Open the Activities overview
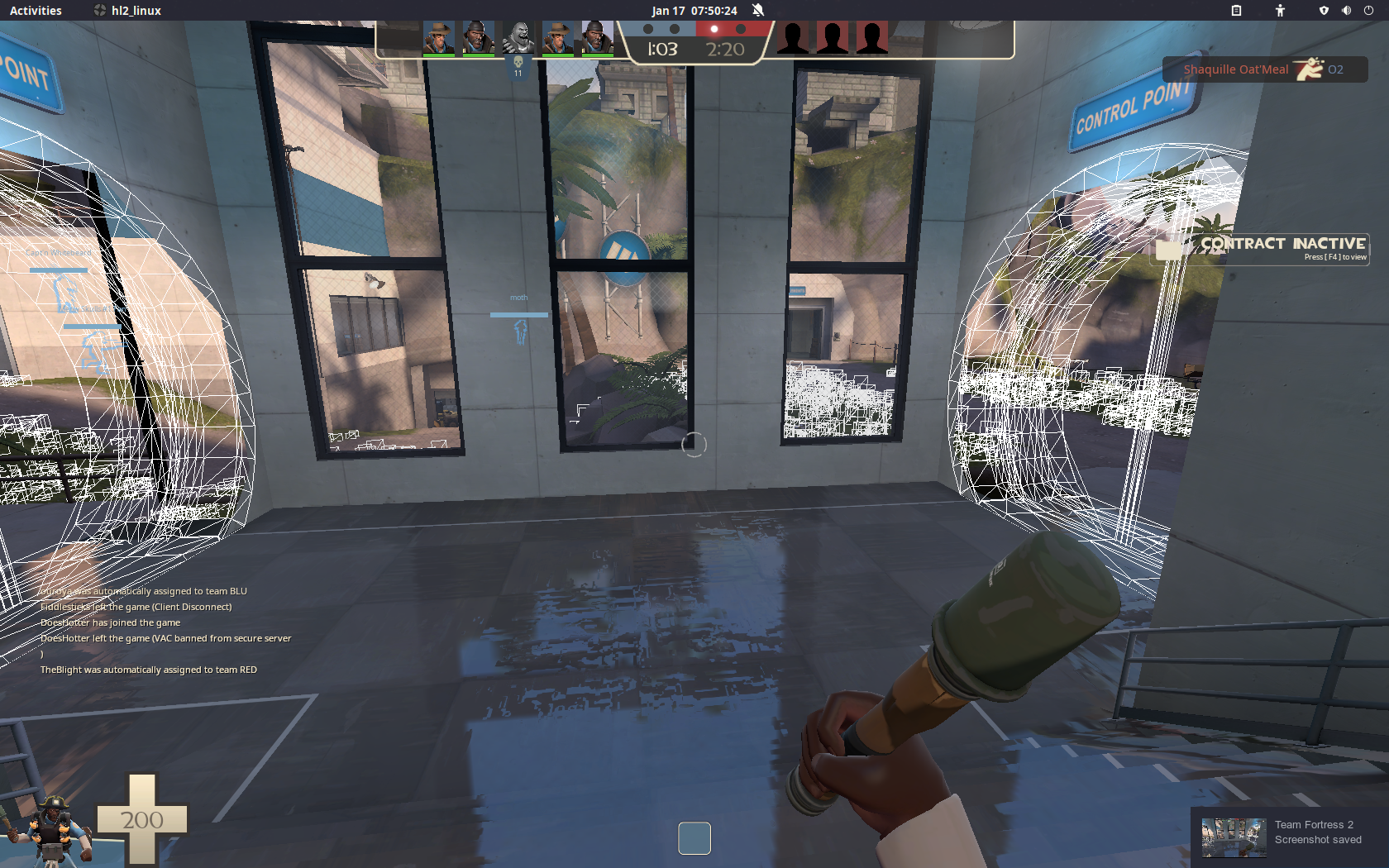1389x868 pixels. (x=36, y=11)
